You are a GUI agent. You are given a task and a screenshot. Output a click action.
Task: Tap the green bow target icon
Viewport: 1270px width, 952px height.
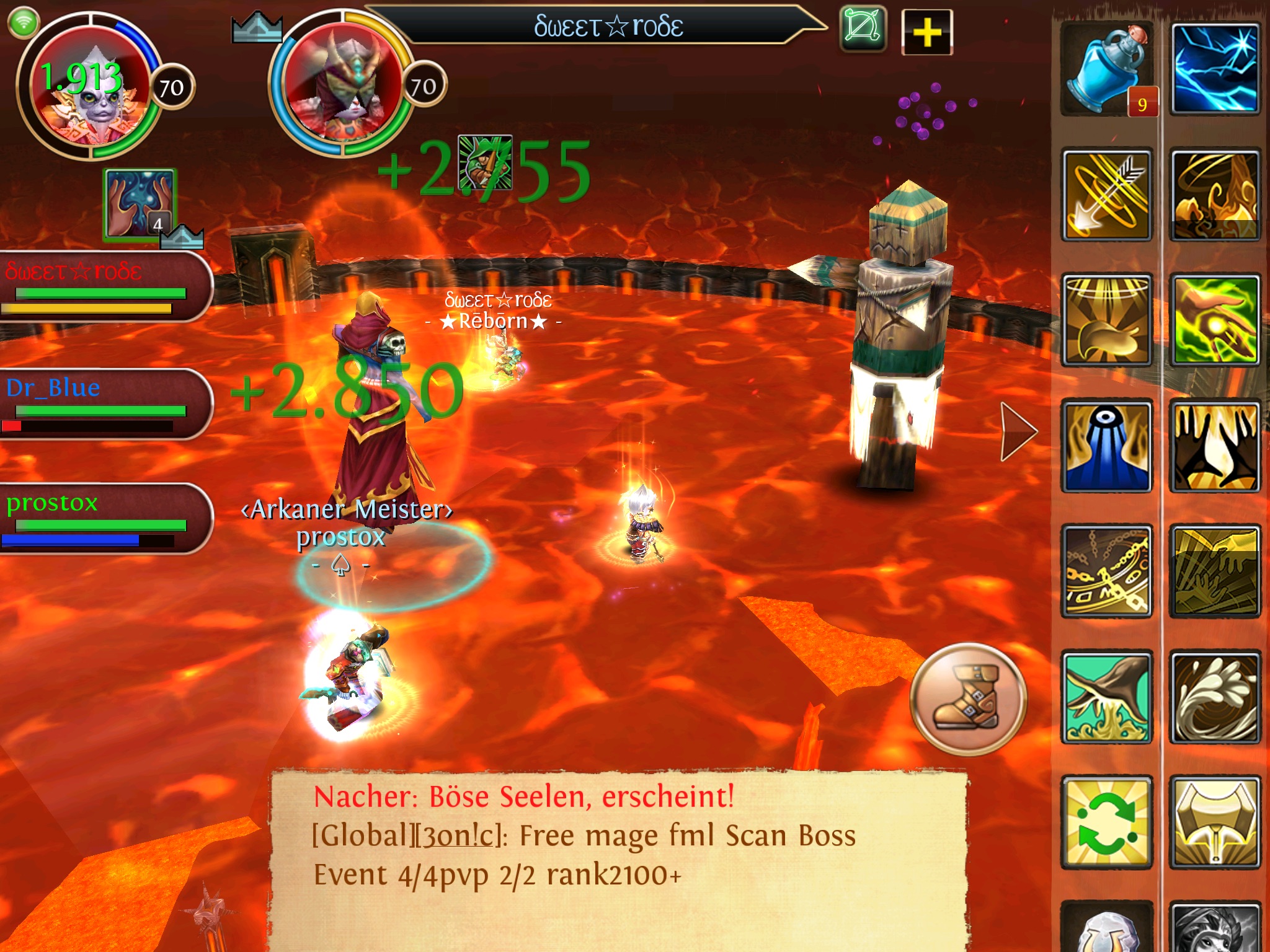863,29
